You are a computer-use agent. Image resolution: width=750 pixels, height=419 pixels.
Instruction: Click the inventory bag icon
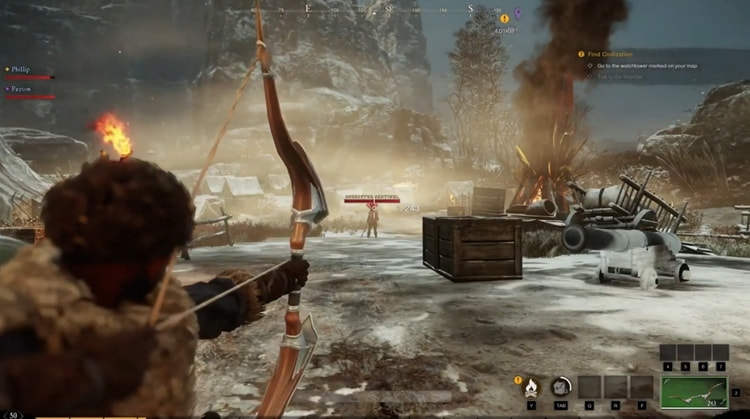coord(562,386)
